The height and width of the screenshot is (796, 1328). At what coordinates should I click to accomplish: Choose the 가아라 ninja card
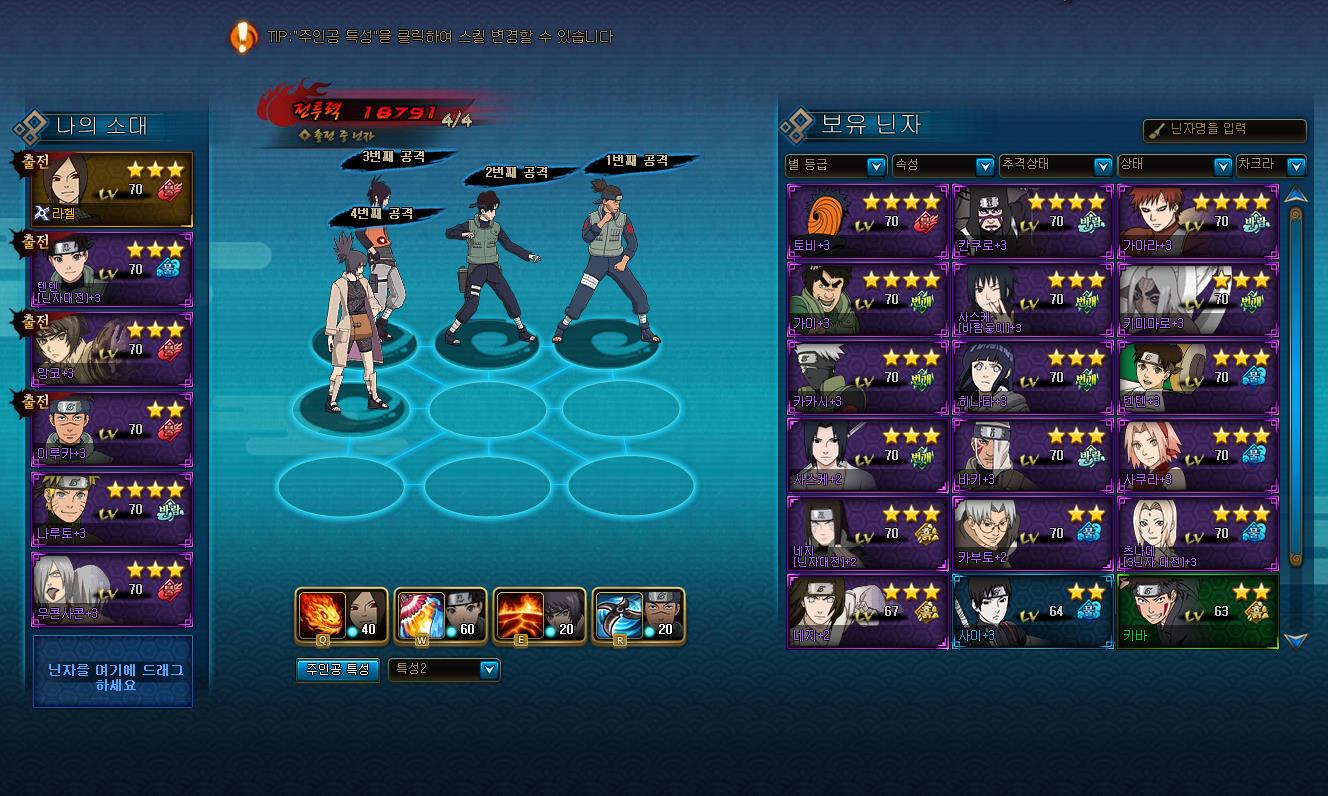(1197, 221)
